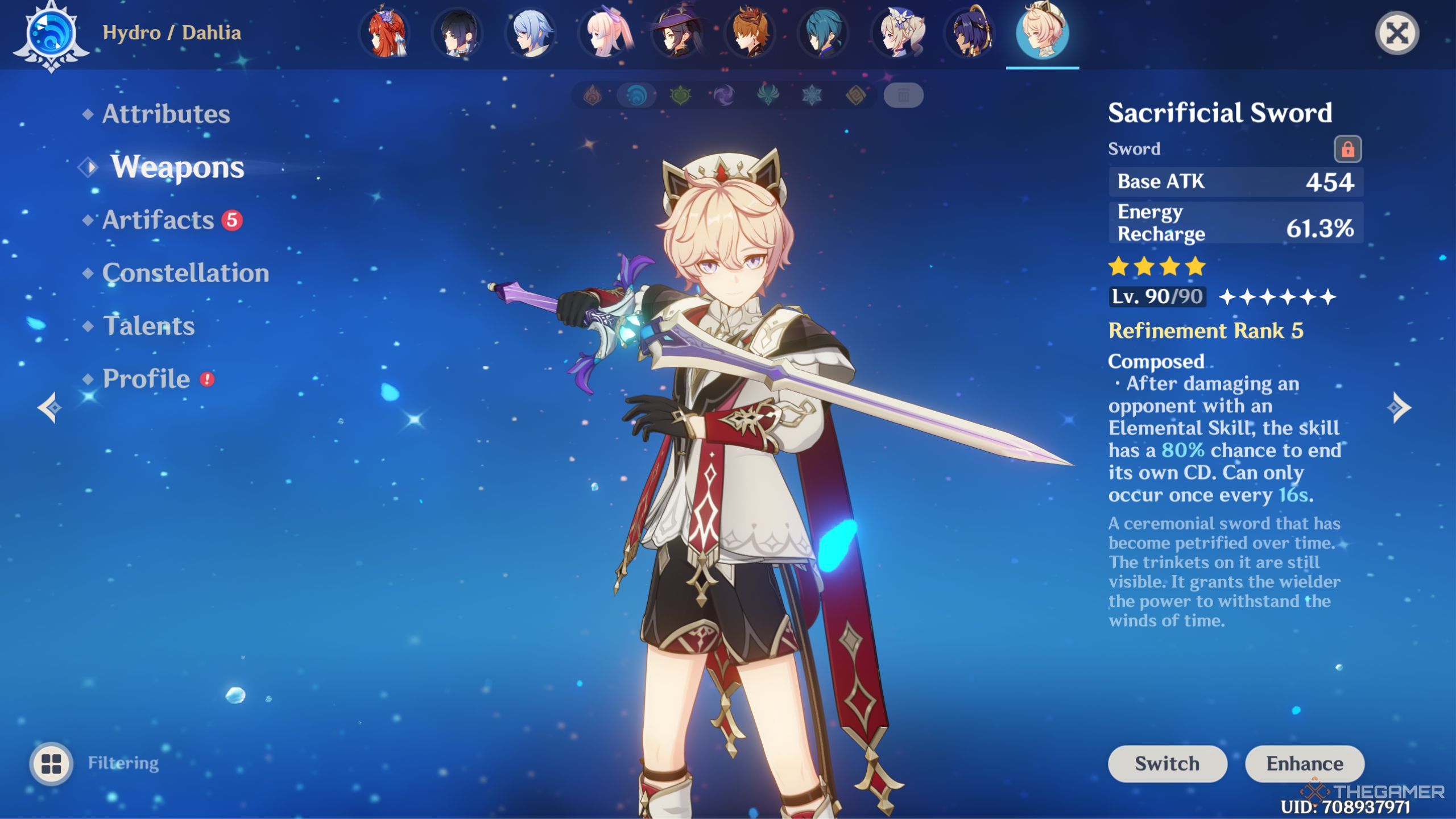1456x819 pixels.
Task: Toggle the weapon lock icon
Action: [1347, 150]
